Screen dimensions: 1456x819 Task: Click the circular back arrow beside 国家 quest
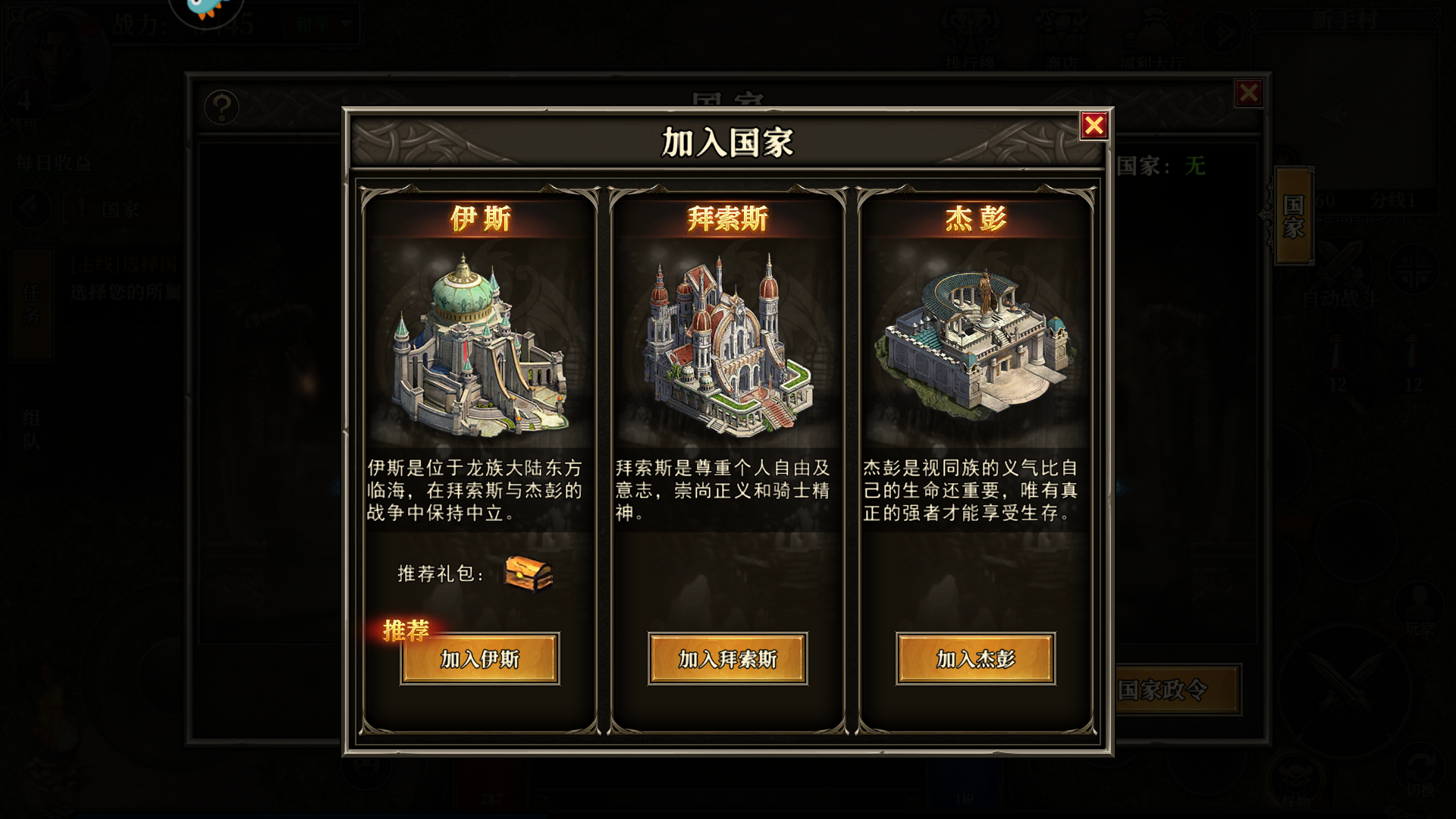[29, 206]
